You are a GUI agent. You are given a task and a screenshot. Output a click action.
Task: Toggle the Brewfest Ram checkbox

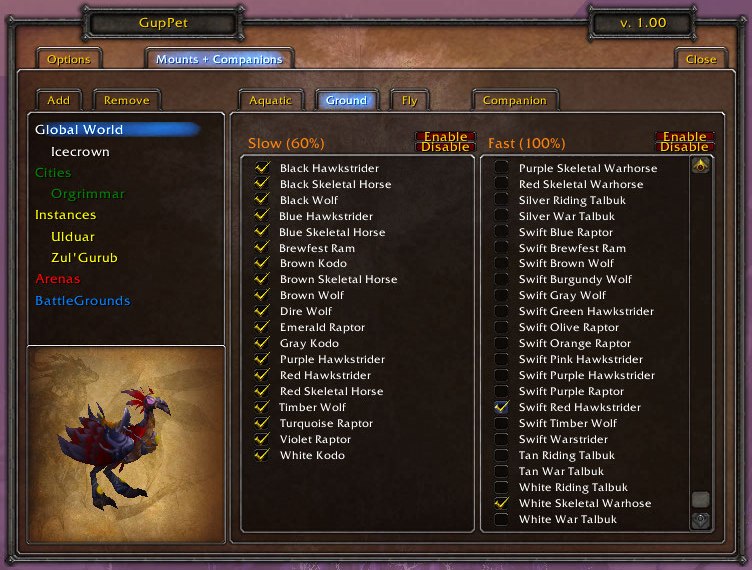pyautogui.click(x=263, y=248)
